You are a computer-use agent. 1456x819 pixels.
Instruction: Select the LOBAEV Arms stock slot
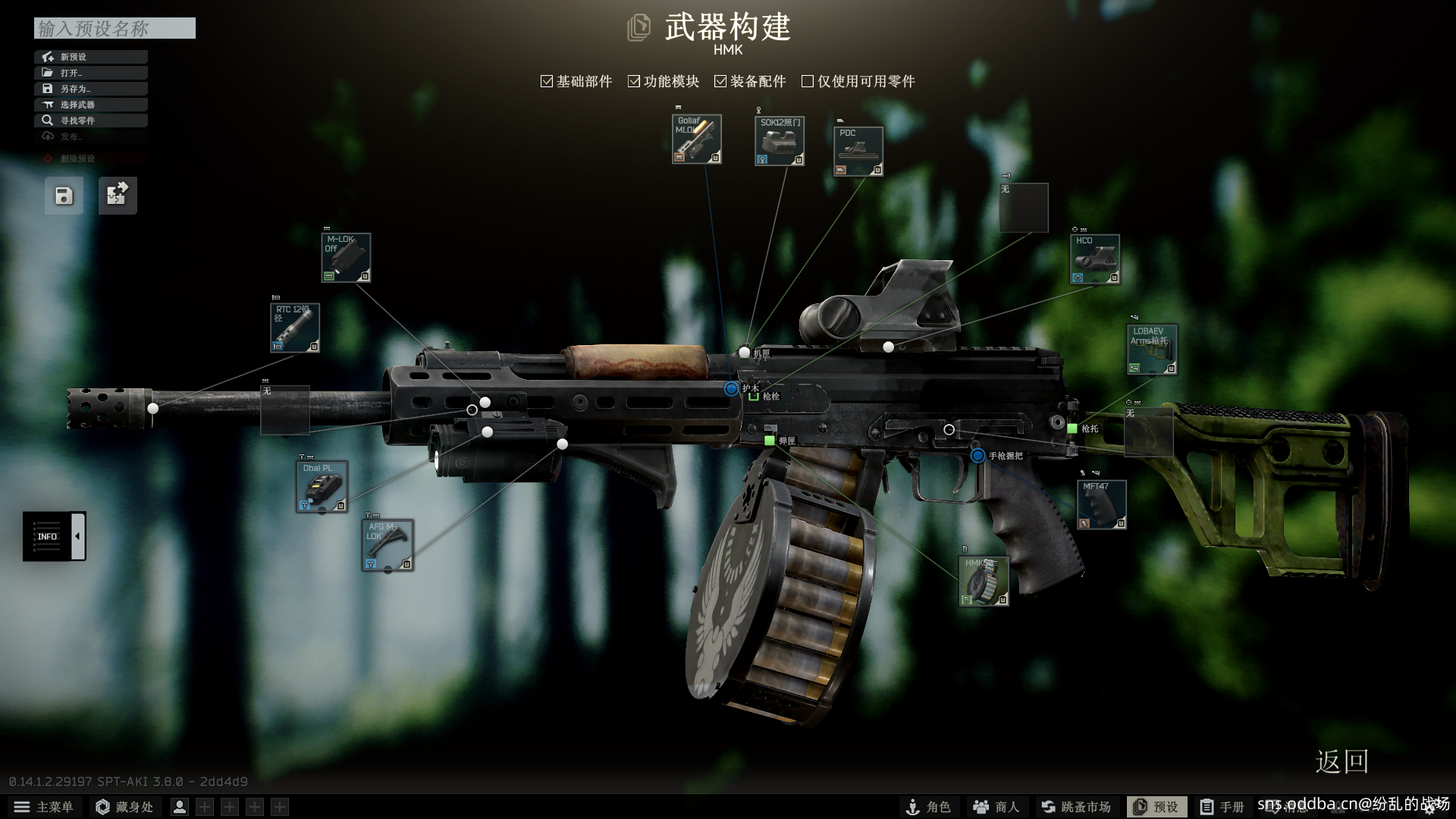1151,350
